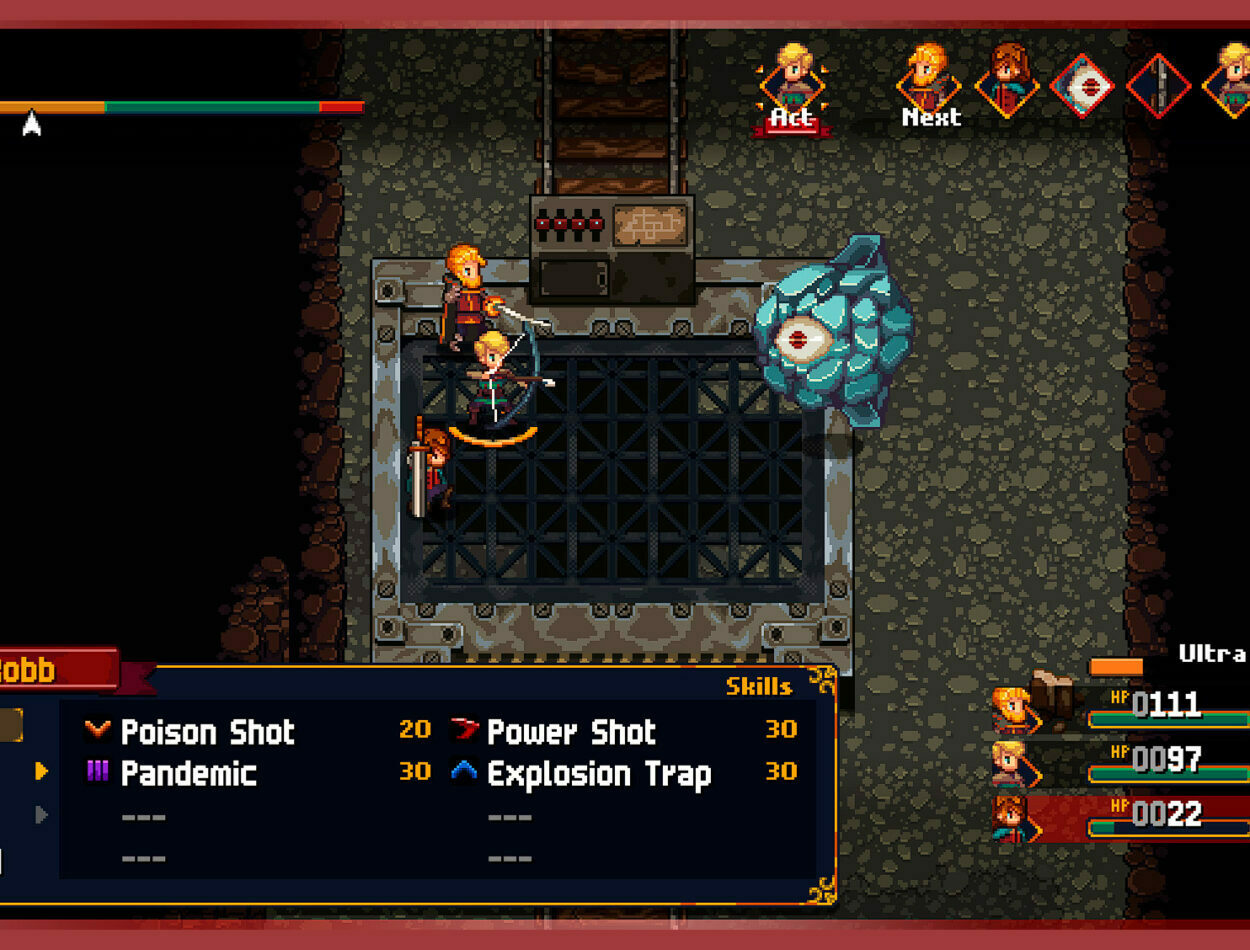Select the Poison Shot skill
This screenshot has height=950, width=1250.
pos(207,732)
